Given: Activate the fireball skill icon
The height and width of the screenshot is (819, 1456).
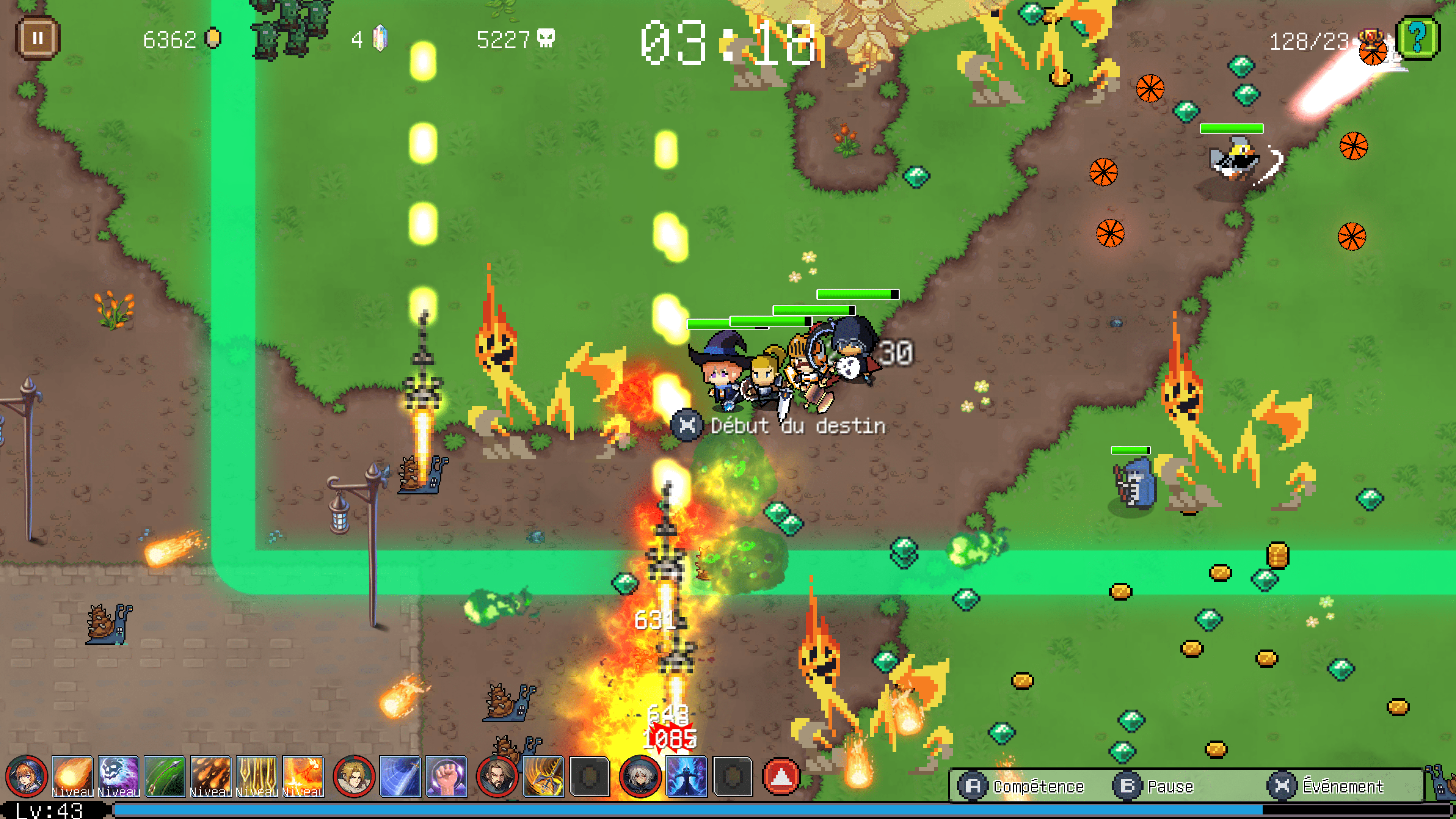Looking at the screenshot, I should point(72,777).
